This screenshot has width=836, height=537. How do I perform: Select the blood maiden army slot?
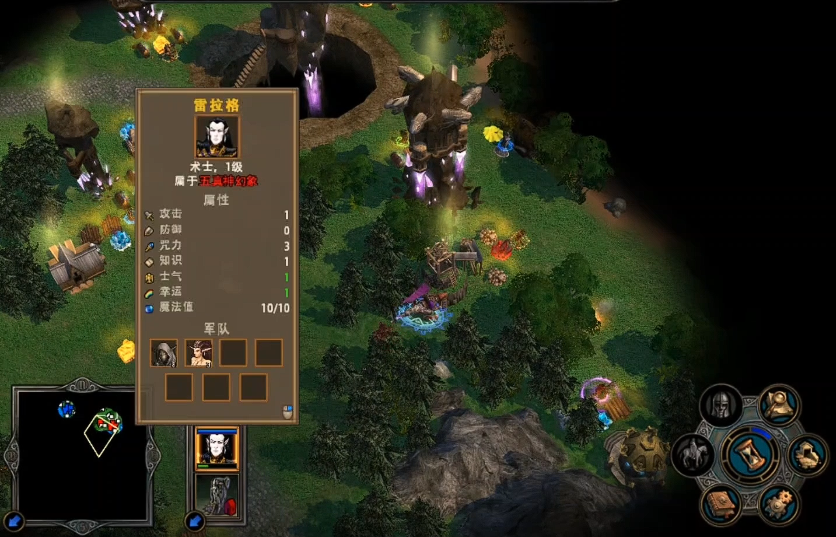point(199,352)
